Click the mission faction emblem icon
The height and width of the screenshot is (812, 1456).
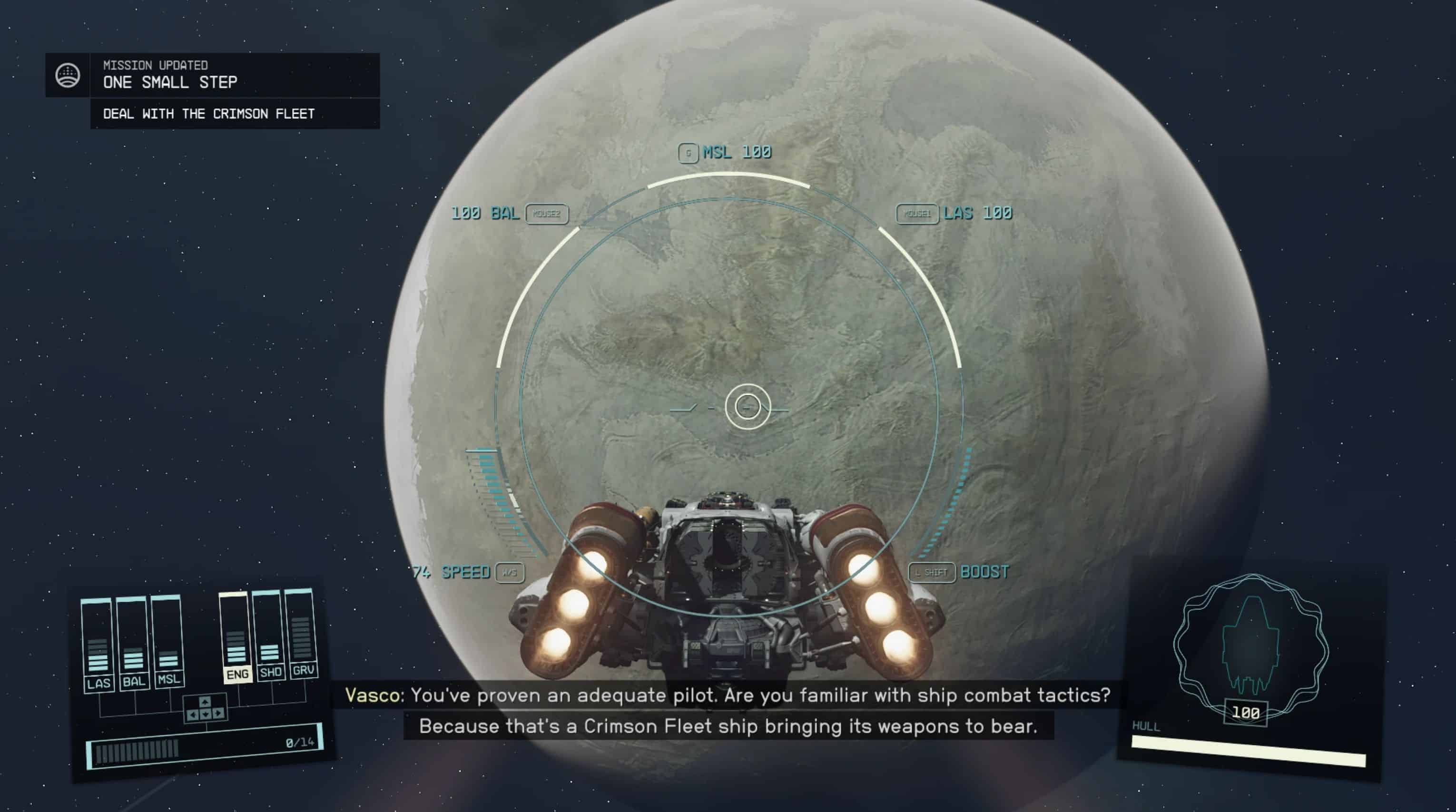pos(68,75)
